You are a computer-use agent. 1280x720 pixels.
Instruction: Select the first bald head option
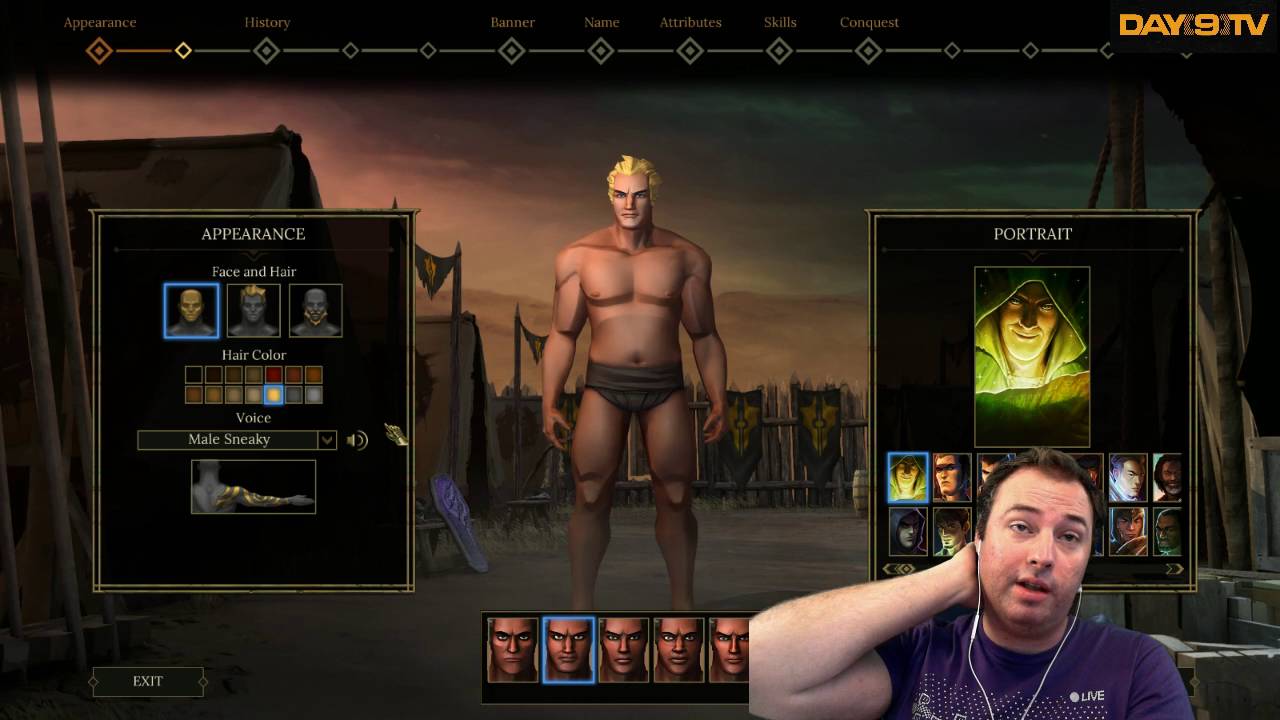190,310
